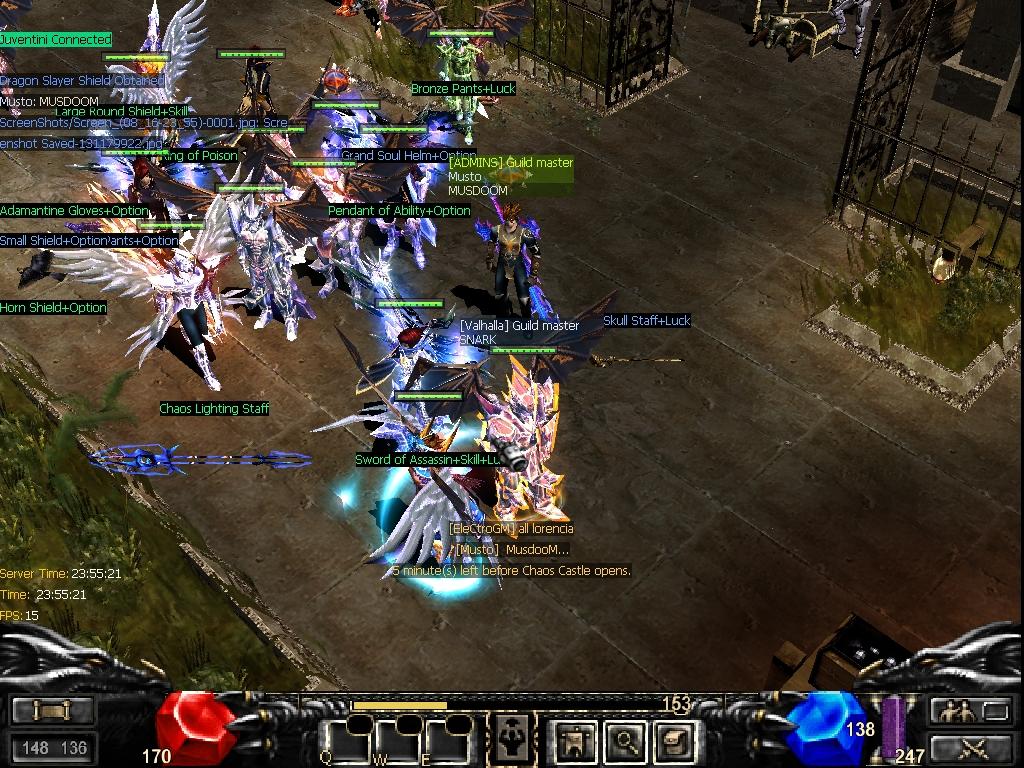1024x768 pixels.
Task: Open the treasure chest inventory button
Action: (673, 741)
